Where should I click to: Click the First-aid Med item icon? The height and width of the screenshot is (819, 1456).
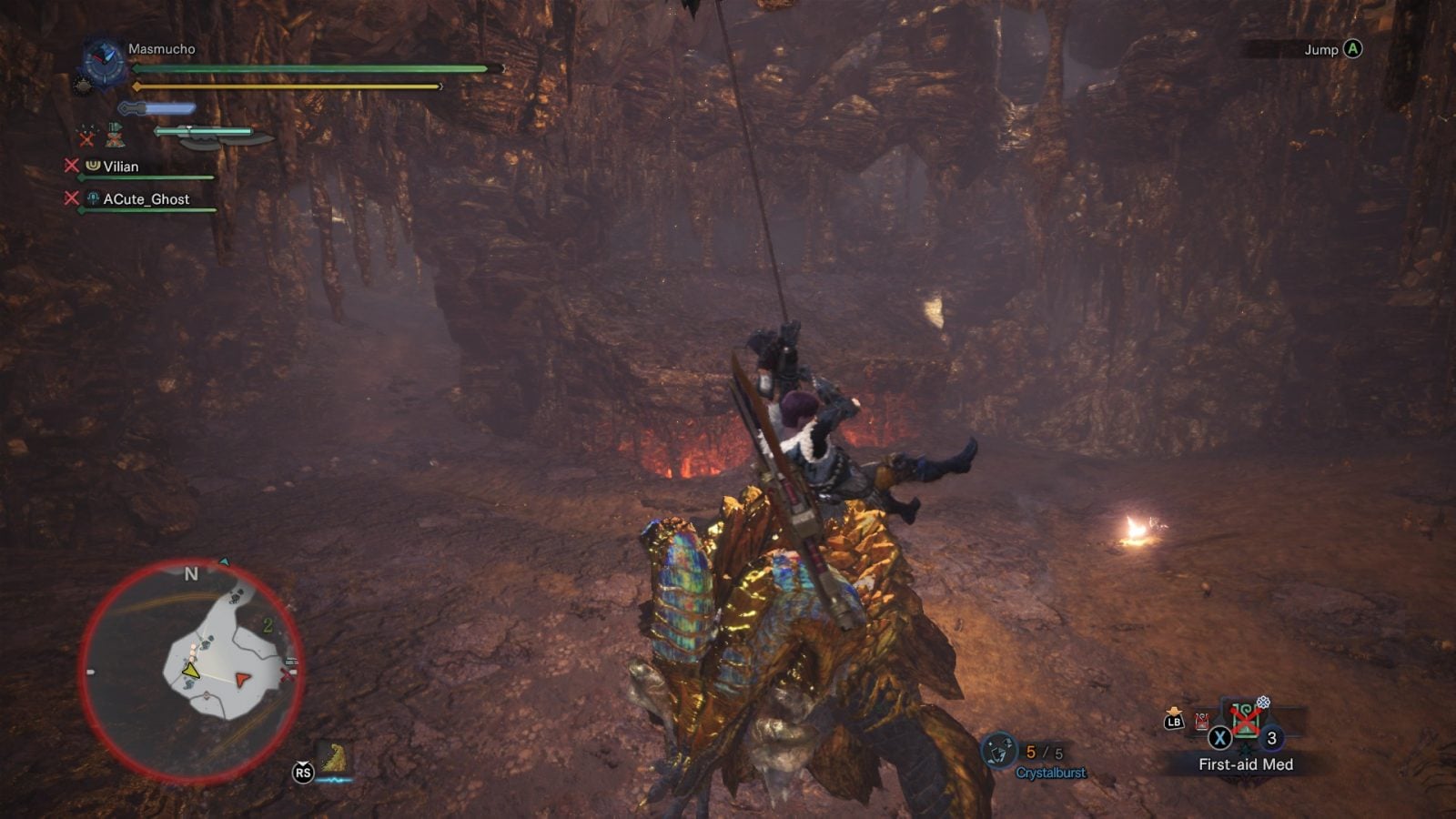(x=1246, y=721)
